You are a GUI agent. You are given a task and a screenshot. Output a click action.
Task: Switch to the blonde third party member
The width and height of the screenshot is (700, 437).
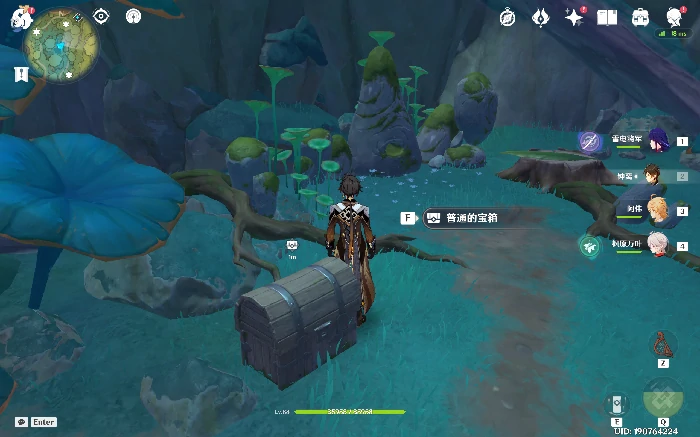657,210
